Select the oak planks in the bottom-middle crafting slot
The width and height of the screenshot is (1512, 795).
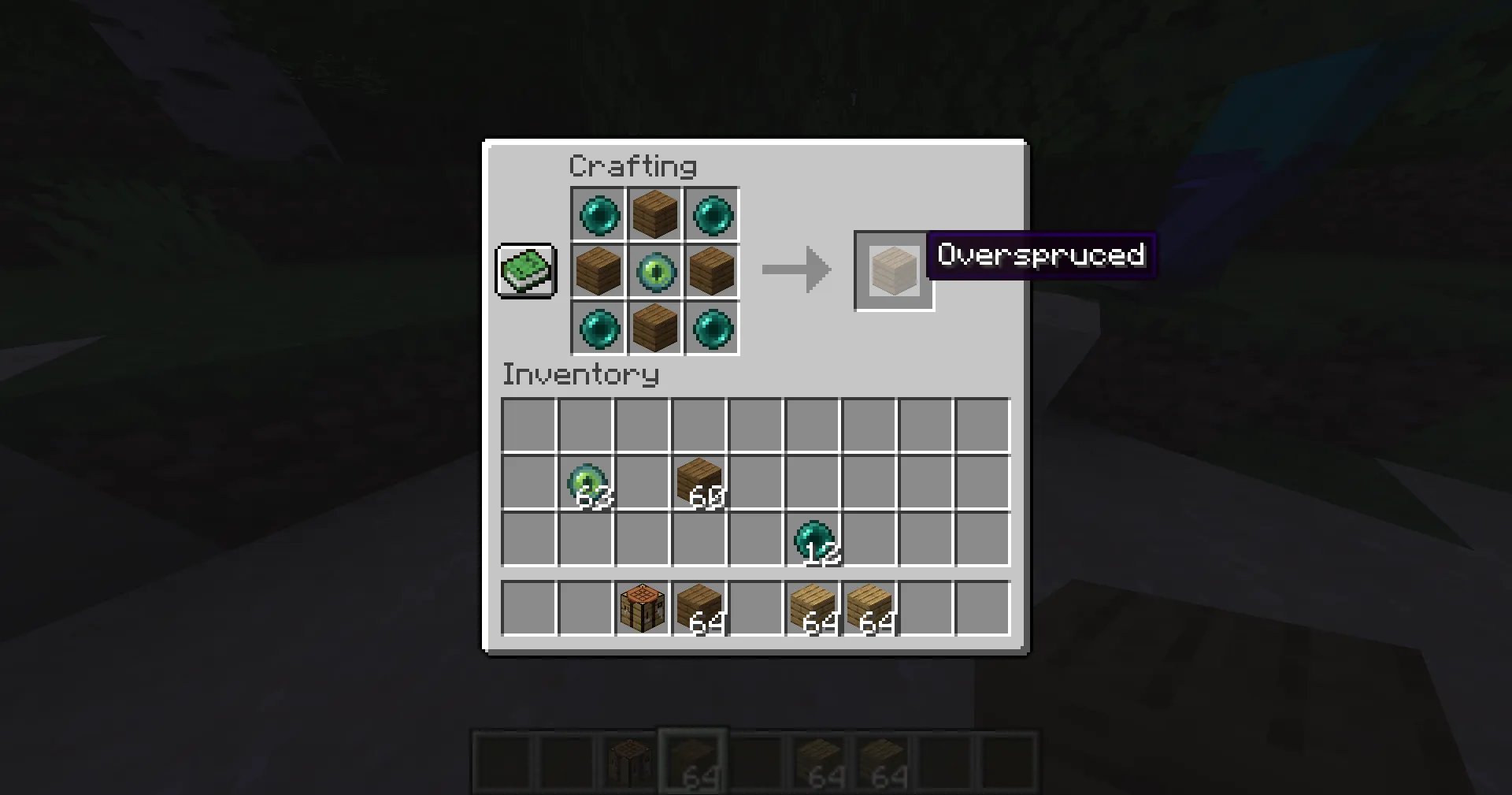point(654,329)
